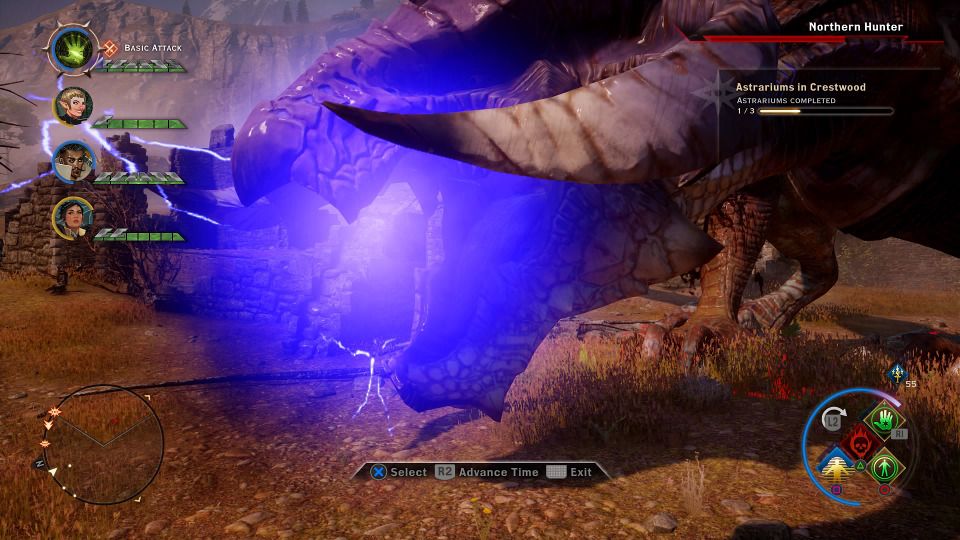The height and width of the screenshot is (540, 960).
Task: Select the Inquisitor's green hand portrait
Action: coord(72,49)
